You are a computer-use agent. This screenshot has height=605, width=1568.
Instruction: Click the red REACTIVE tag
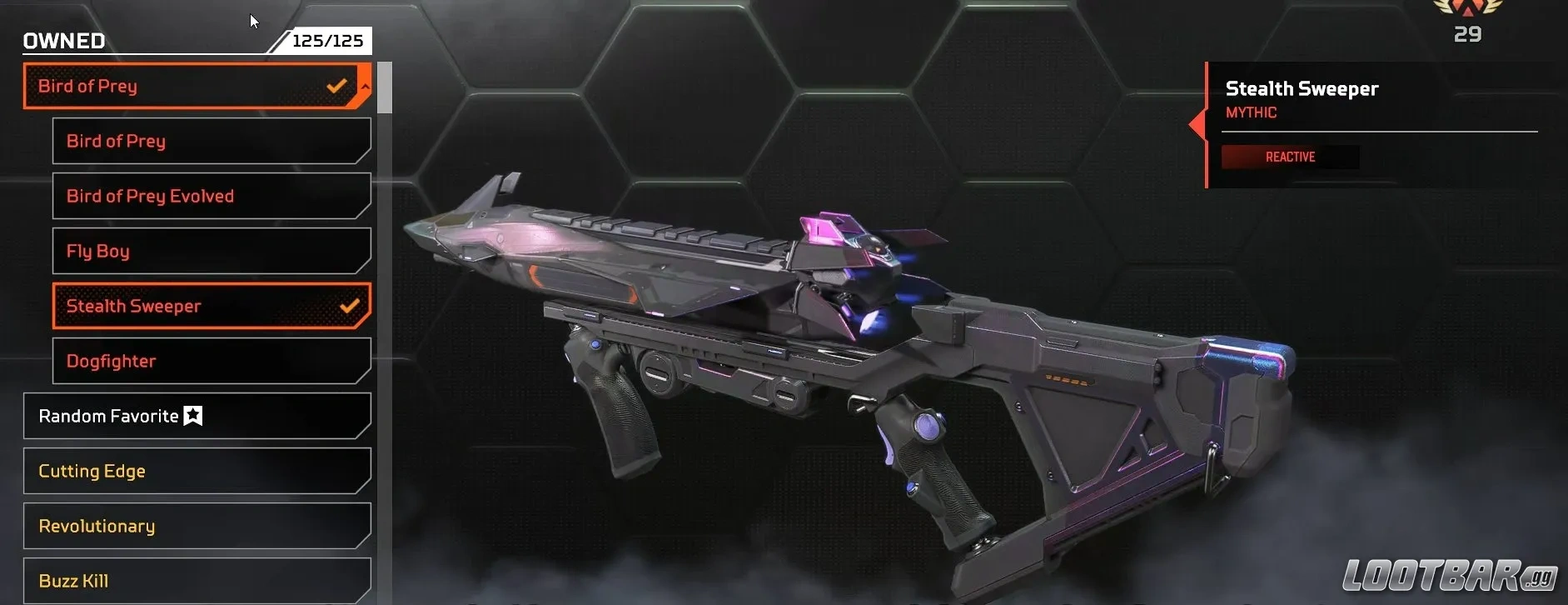coord(1291,157)
